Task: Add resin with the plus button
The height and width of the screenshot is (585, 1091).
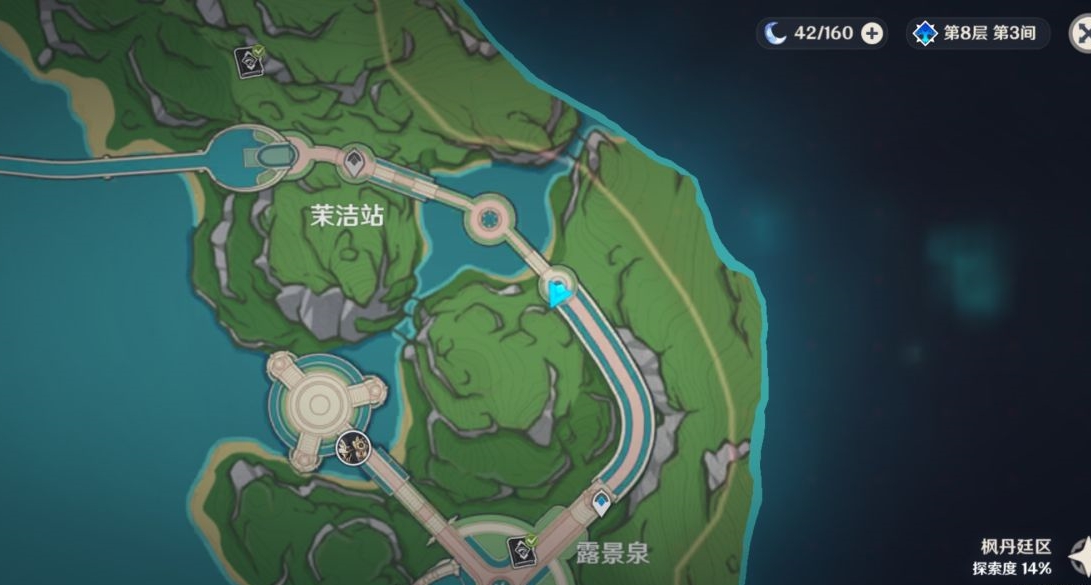Action: [872, 33]
